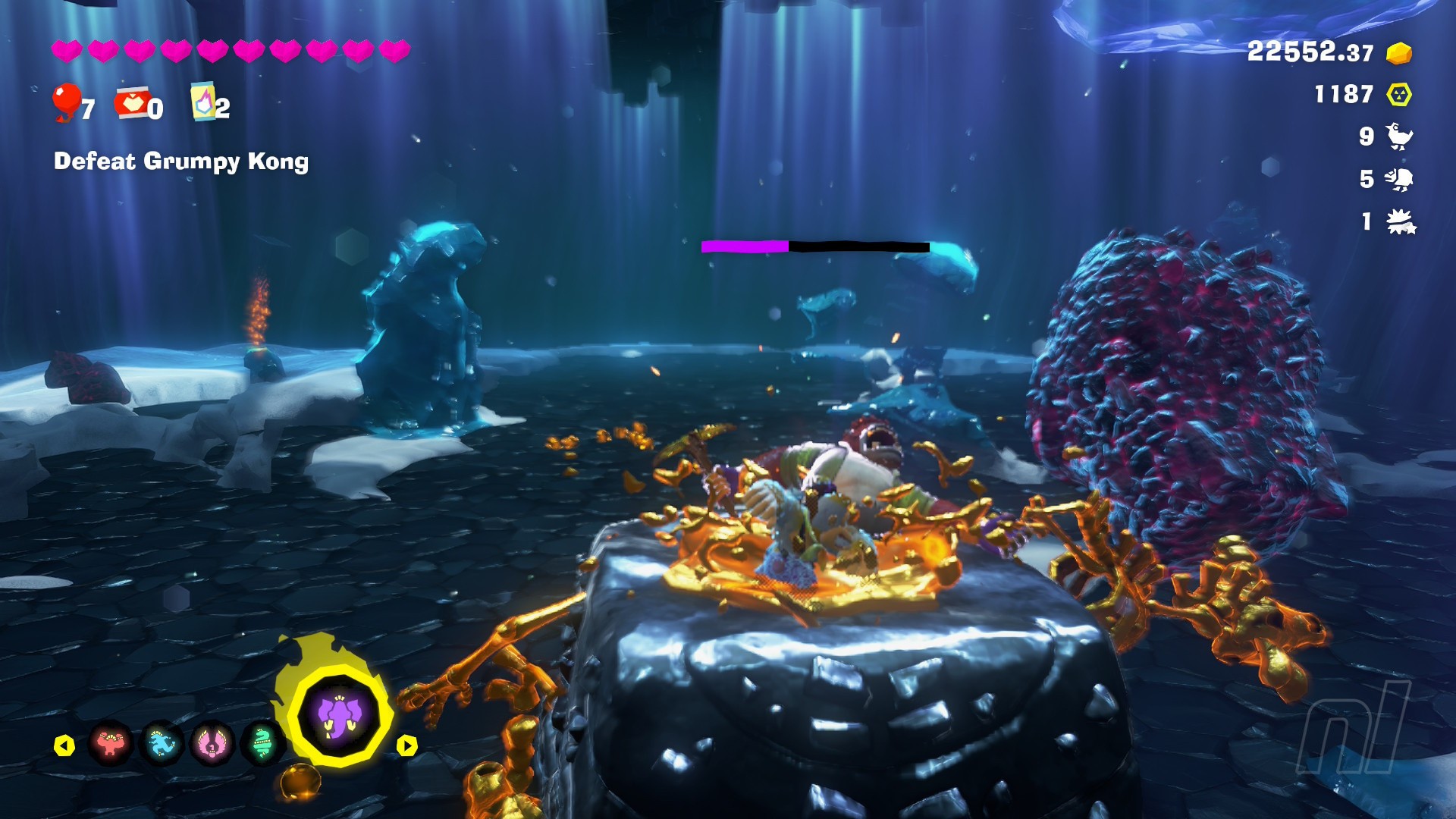1456x819 pixels.
Task: Switch to the pink Ostrich Bananza icon
Action: [x=212, y=744]
